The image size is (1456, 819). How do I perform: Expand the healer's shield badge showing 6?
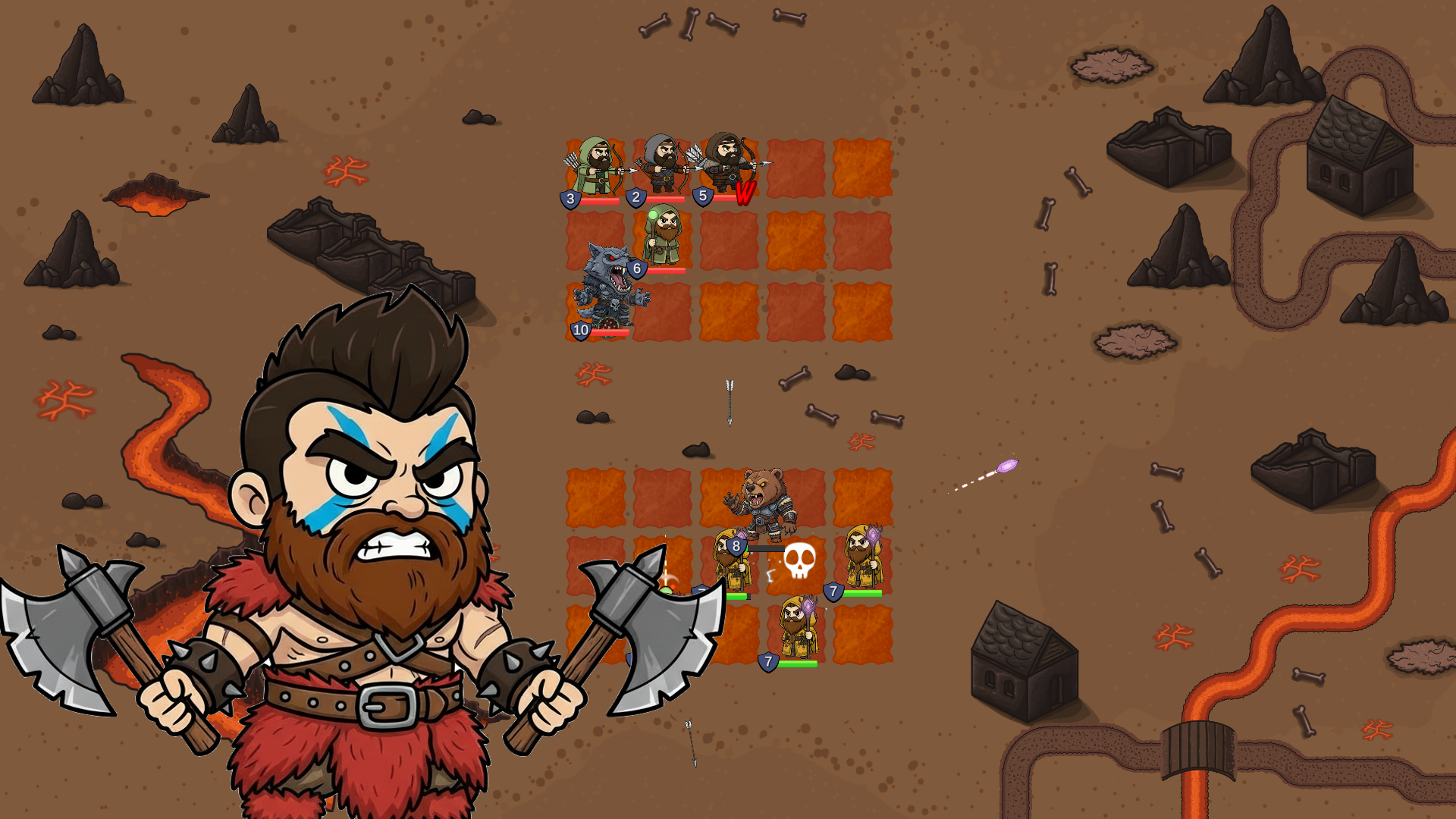tap(635, 267)
